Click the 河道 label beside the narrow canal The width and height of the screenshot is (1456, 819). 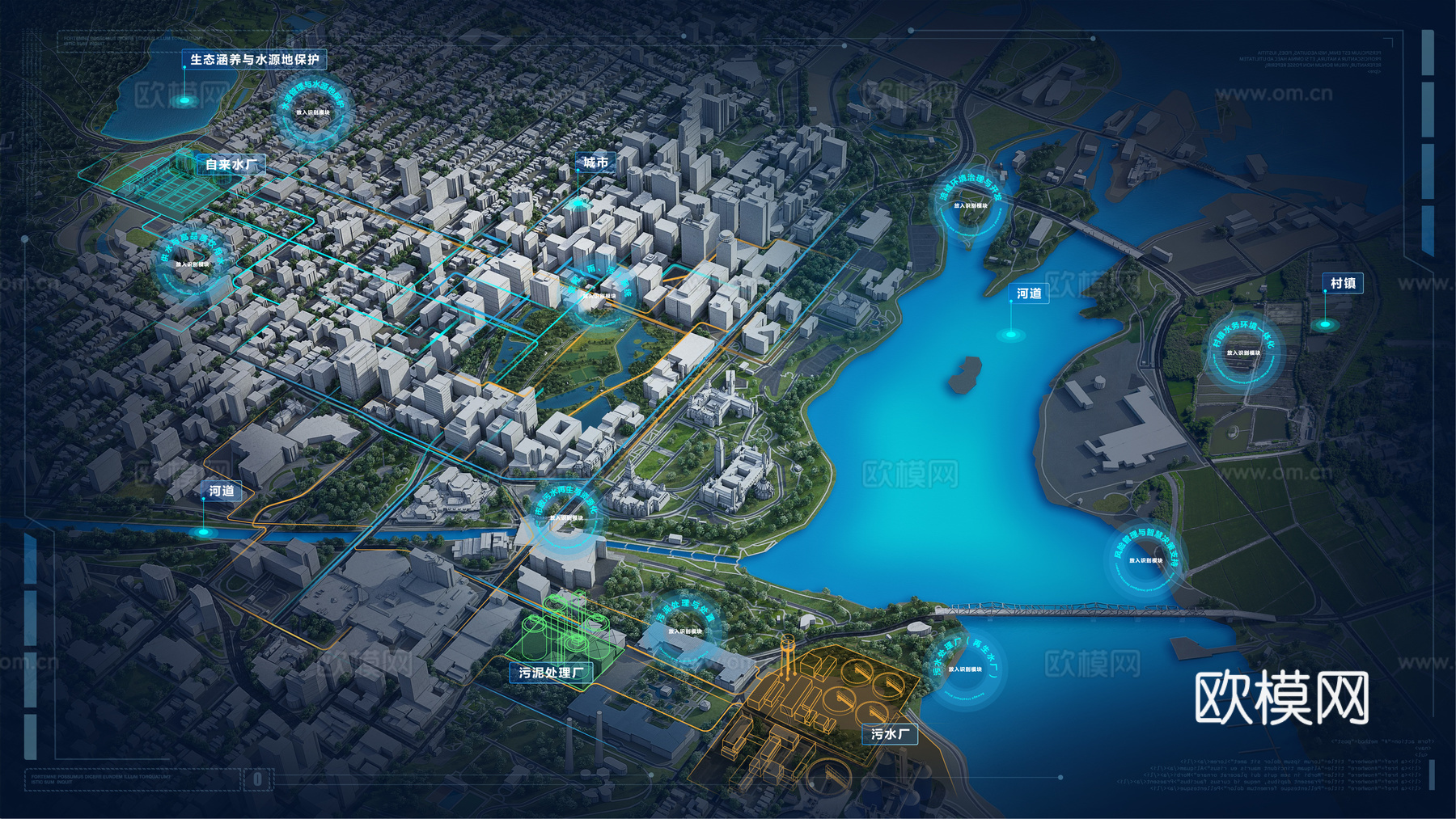(222, 491)
